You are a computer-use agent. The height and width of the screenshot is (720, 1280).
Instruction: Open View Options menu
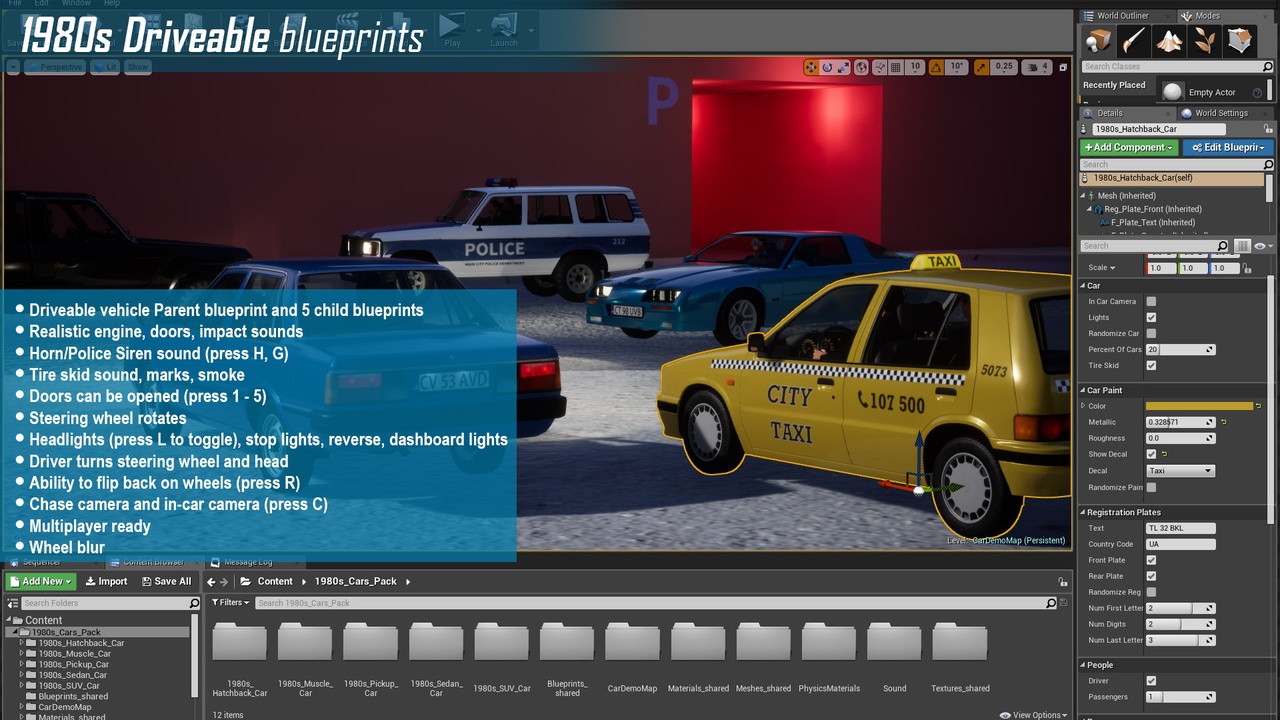coord(1038,715)
